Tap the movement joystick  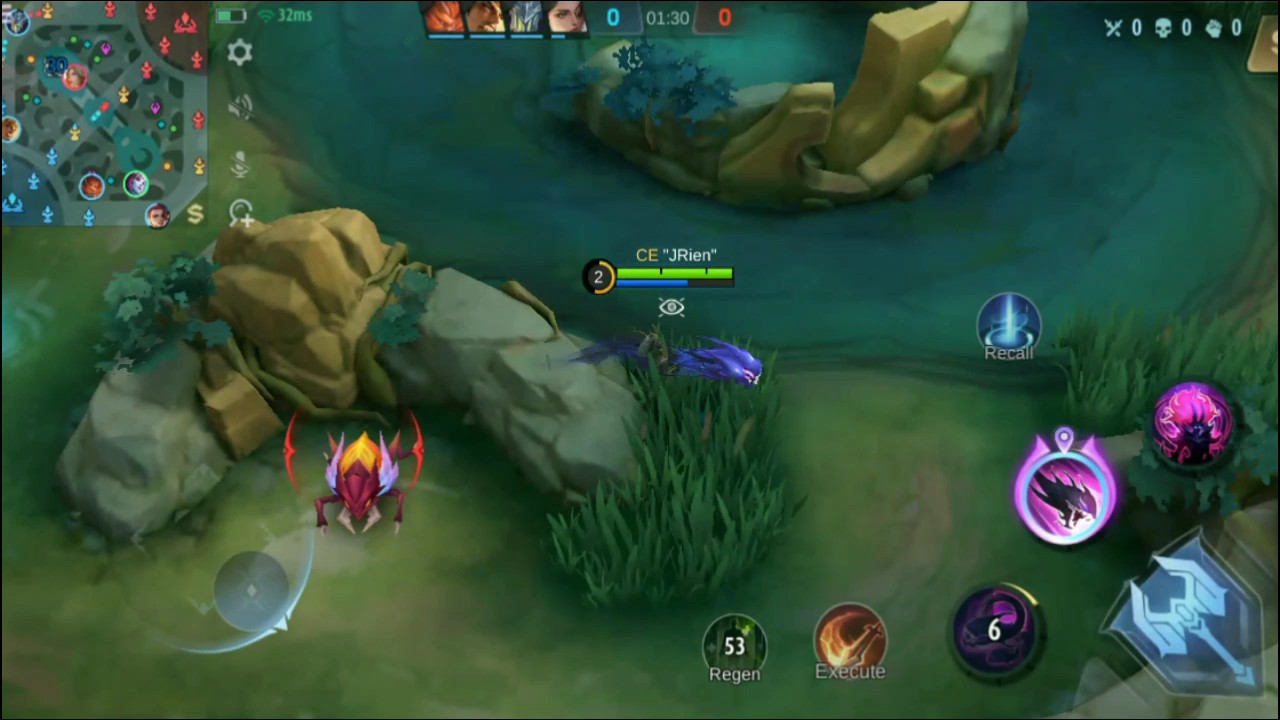251,591
